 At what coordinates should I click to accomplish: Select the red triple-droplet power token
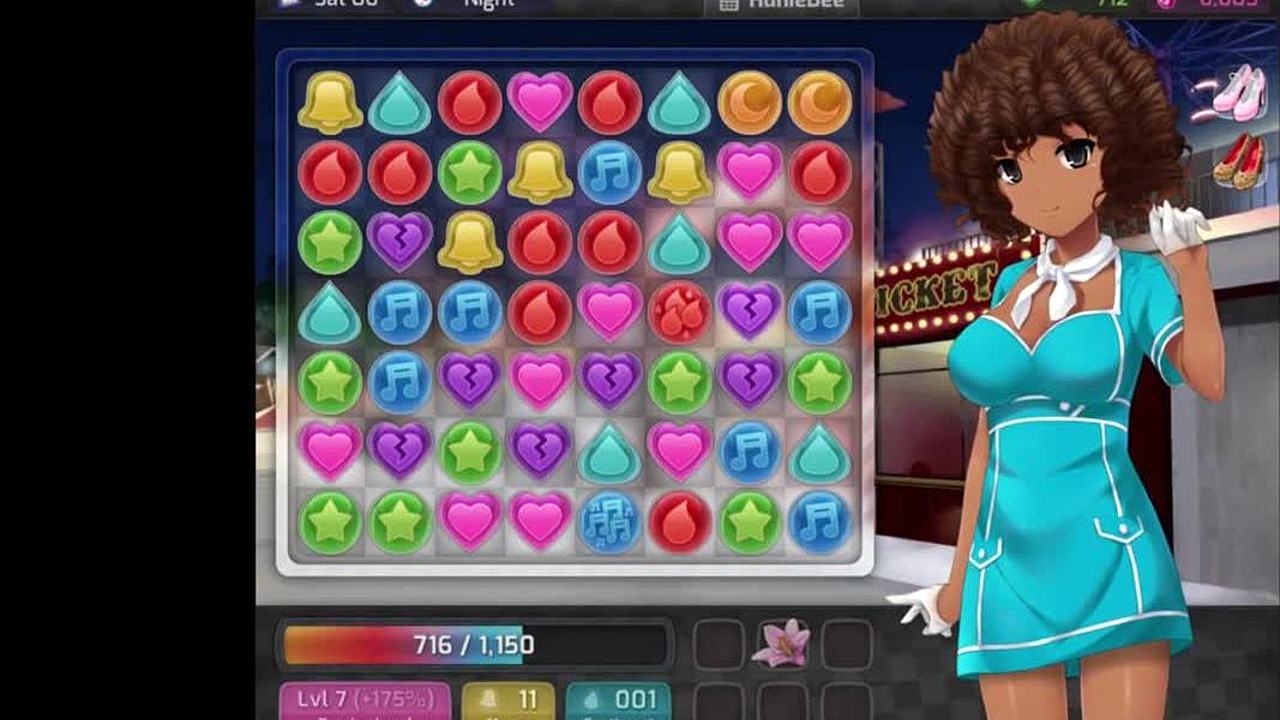[x=679, y=312]
